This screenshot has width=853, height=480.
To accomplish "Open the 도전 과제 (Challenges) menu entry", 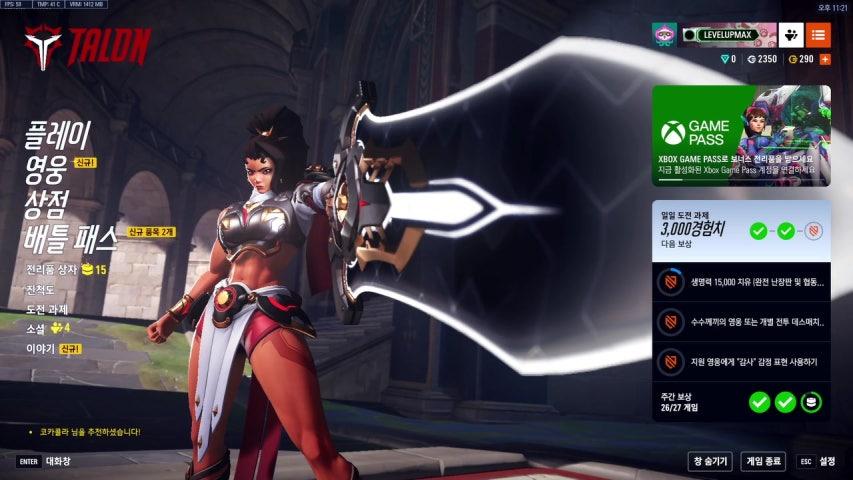I will pyautogui.click(x=47, y=309).
